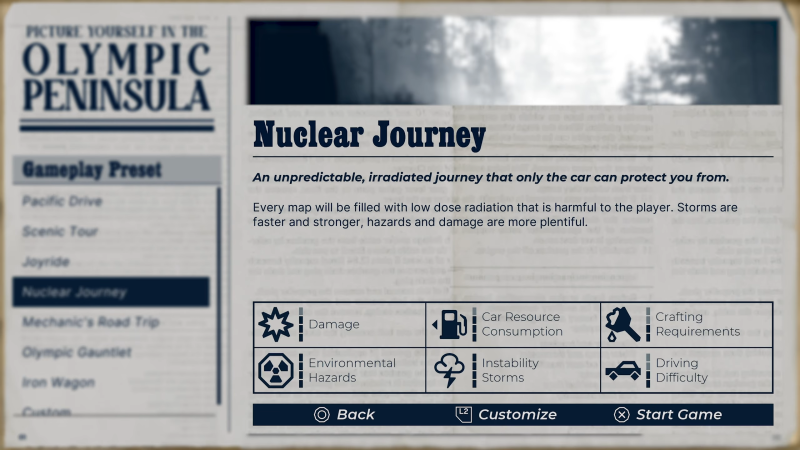Select the Pacific Drive gameplay preset
800x450 pixels.
[62, 201]
